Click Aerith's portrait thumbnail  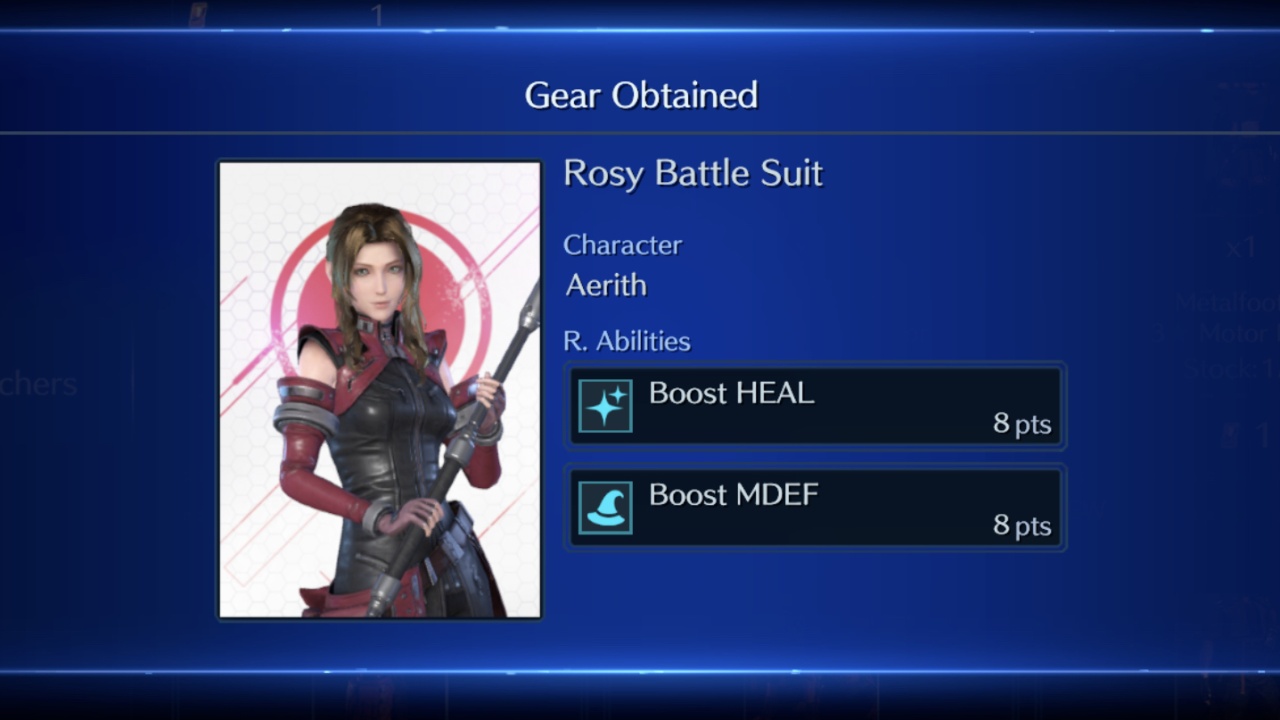(x=378, y=388)
